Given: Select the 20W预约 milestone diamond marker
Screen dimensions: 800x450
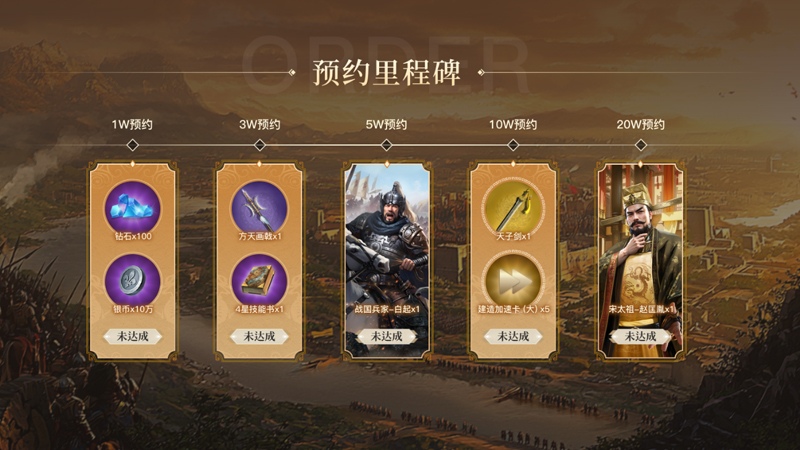Looking at the screenshot, I should (x=640, y=145).
